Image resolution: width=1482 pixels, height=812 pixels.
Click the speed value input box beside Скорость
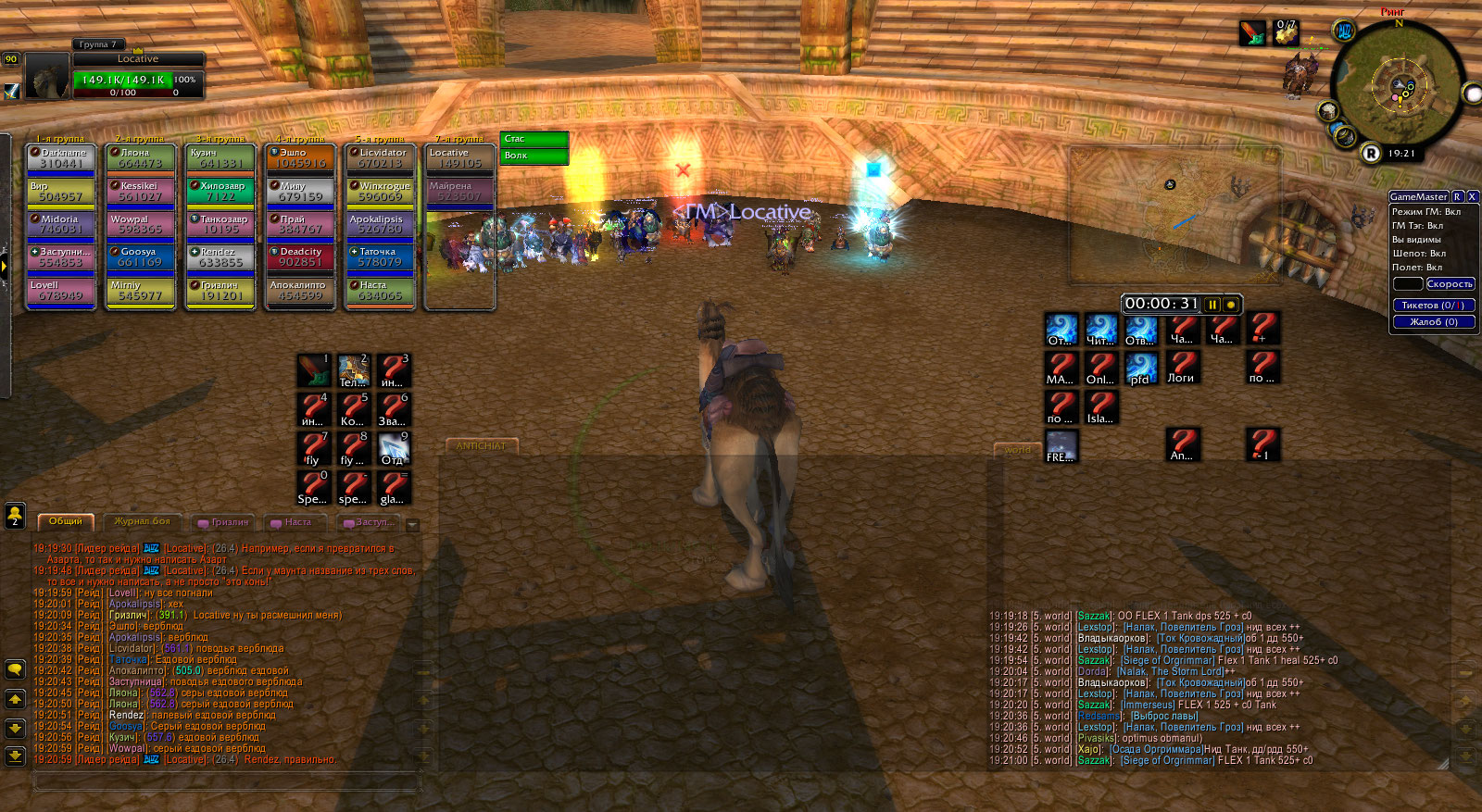click(1409, 284)
